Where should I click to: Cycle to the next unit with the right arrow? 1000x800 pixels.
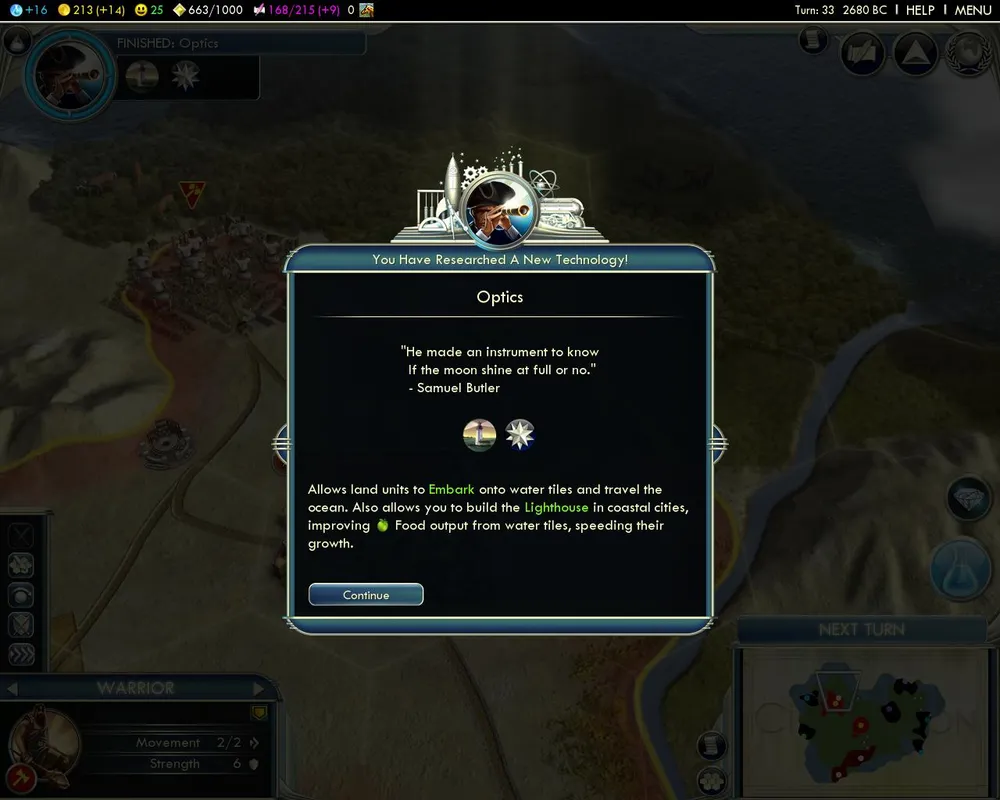[258, 688]
